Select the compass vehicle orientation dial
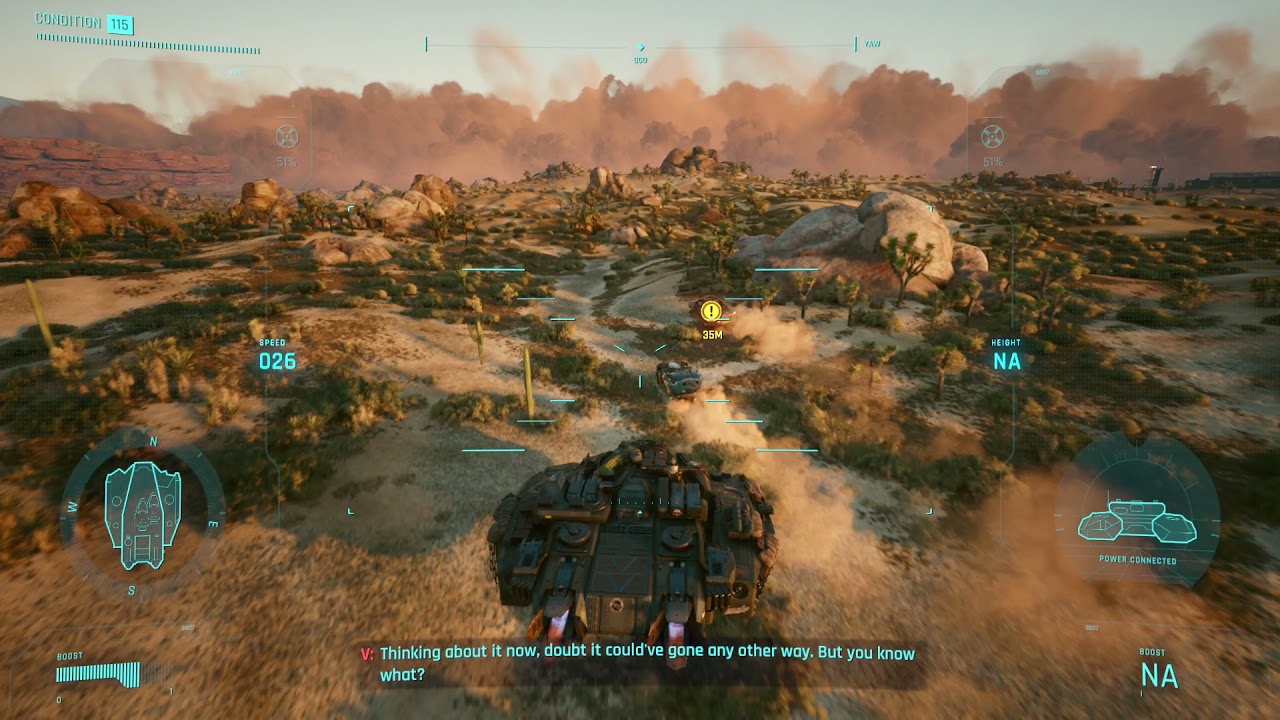The image size is (1280, 720). pos(142,514)
